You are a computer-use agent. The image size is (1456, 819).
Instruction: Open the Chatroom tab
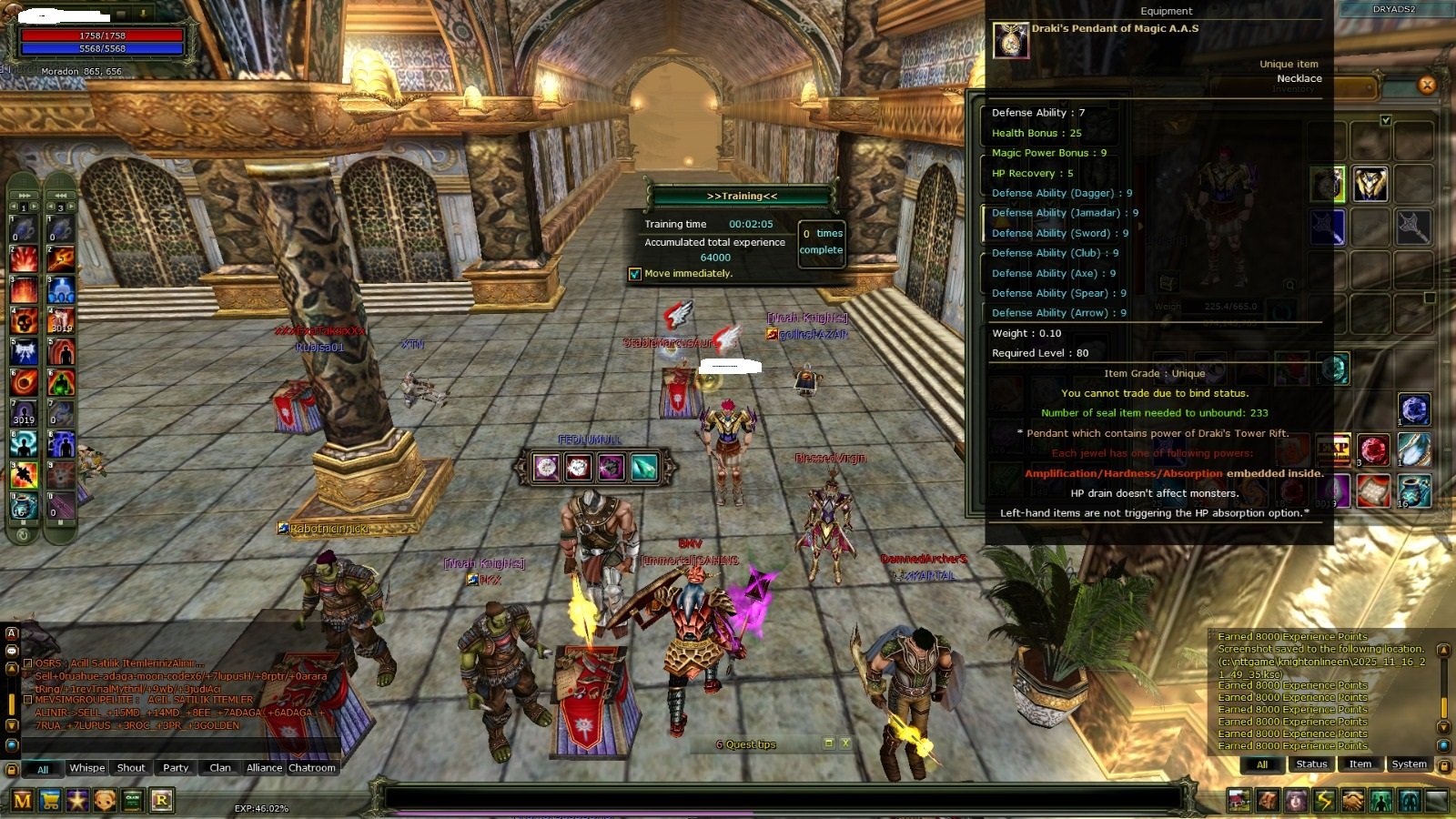tap(312, 768)
